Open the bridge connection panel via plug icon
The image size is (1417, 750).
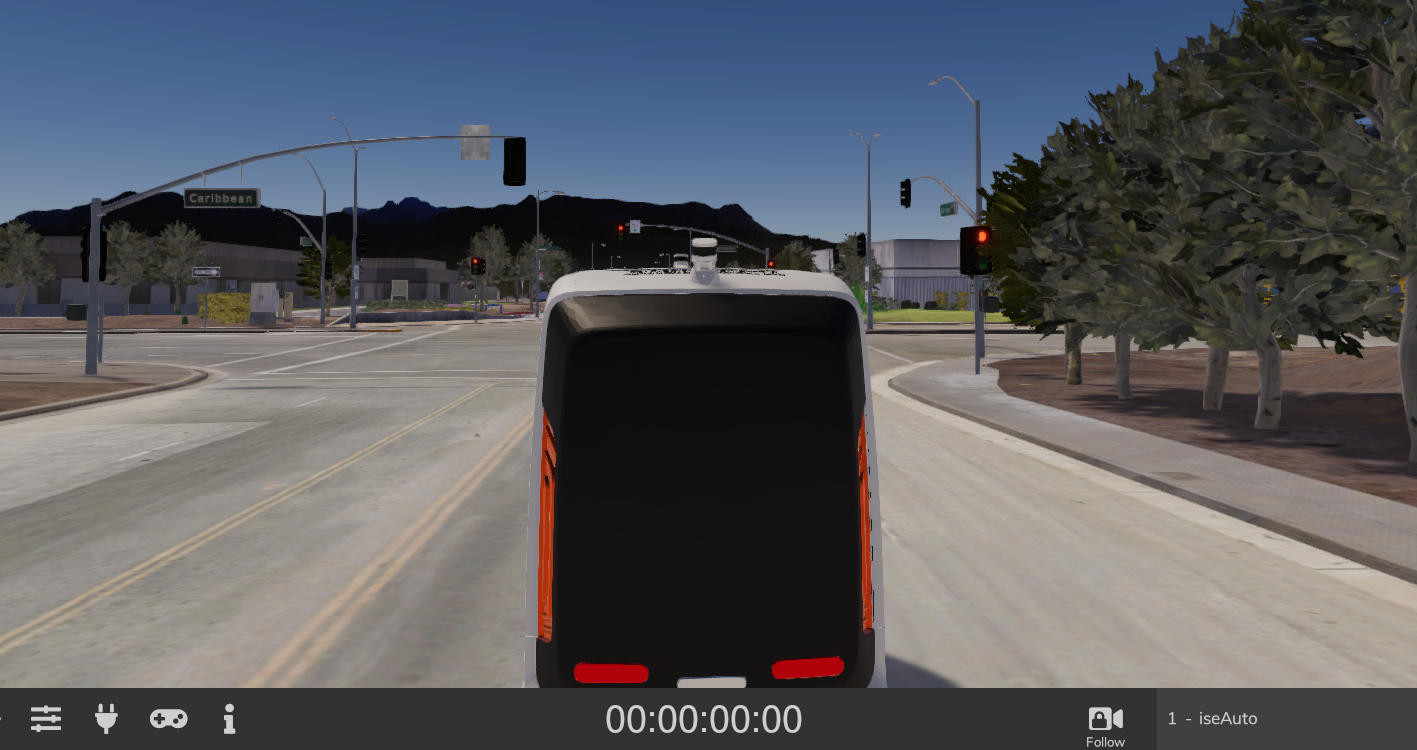106,718
